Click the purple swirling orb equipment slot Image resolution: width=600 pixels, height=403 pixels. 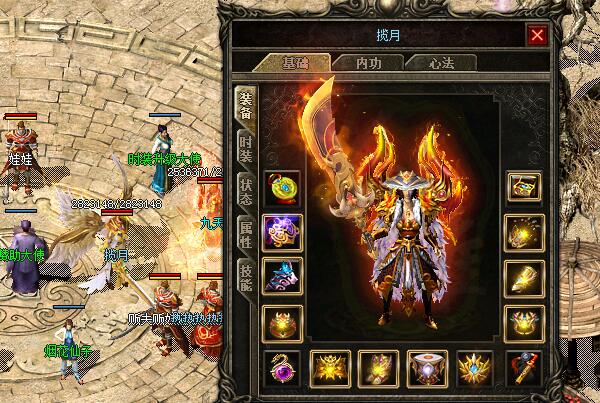tap(281, 231)
